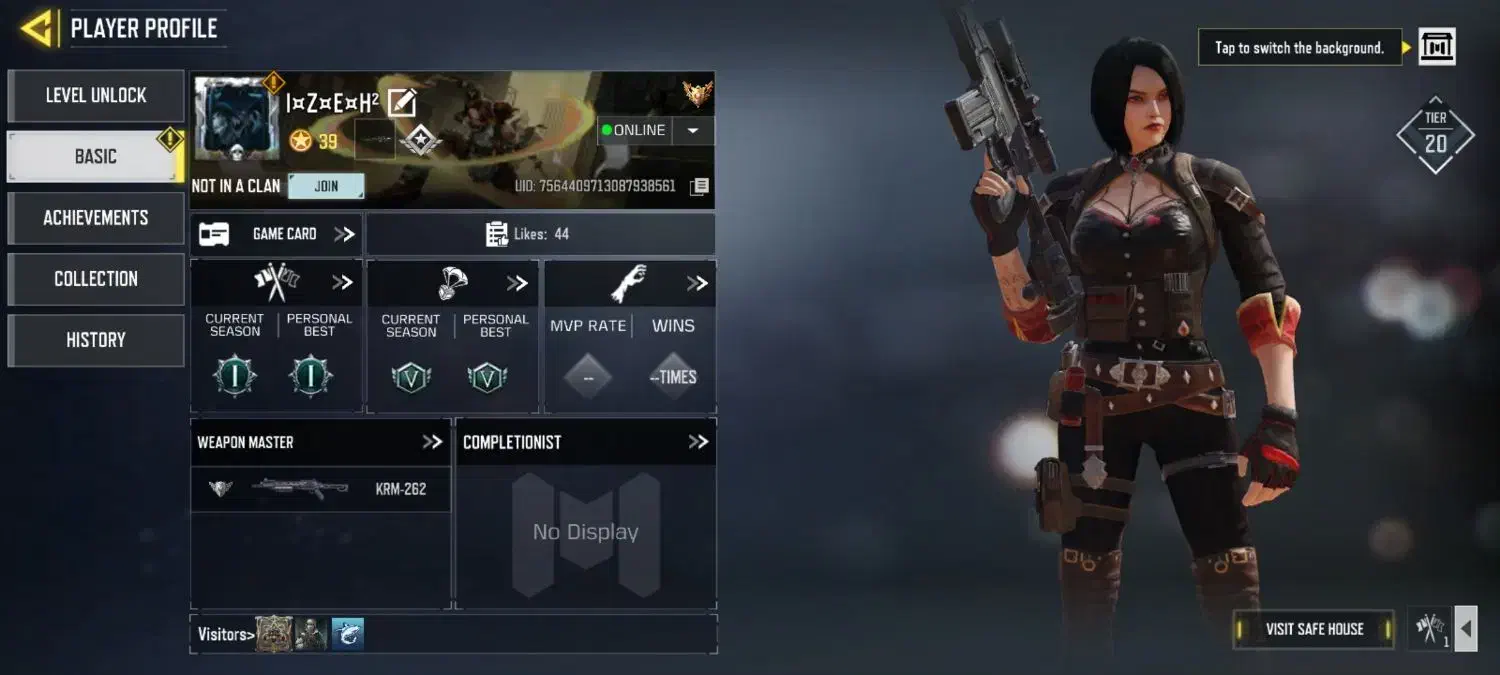Open the Tier 20 badge
1500x675 pixels.
point(1435,135)
